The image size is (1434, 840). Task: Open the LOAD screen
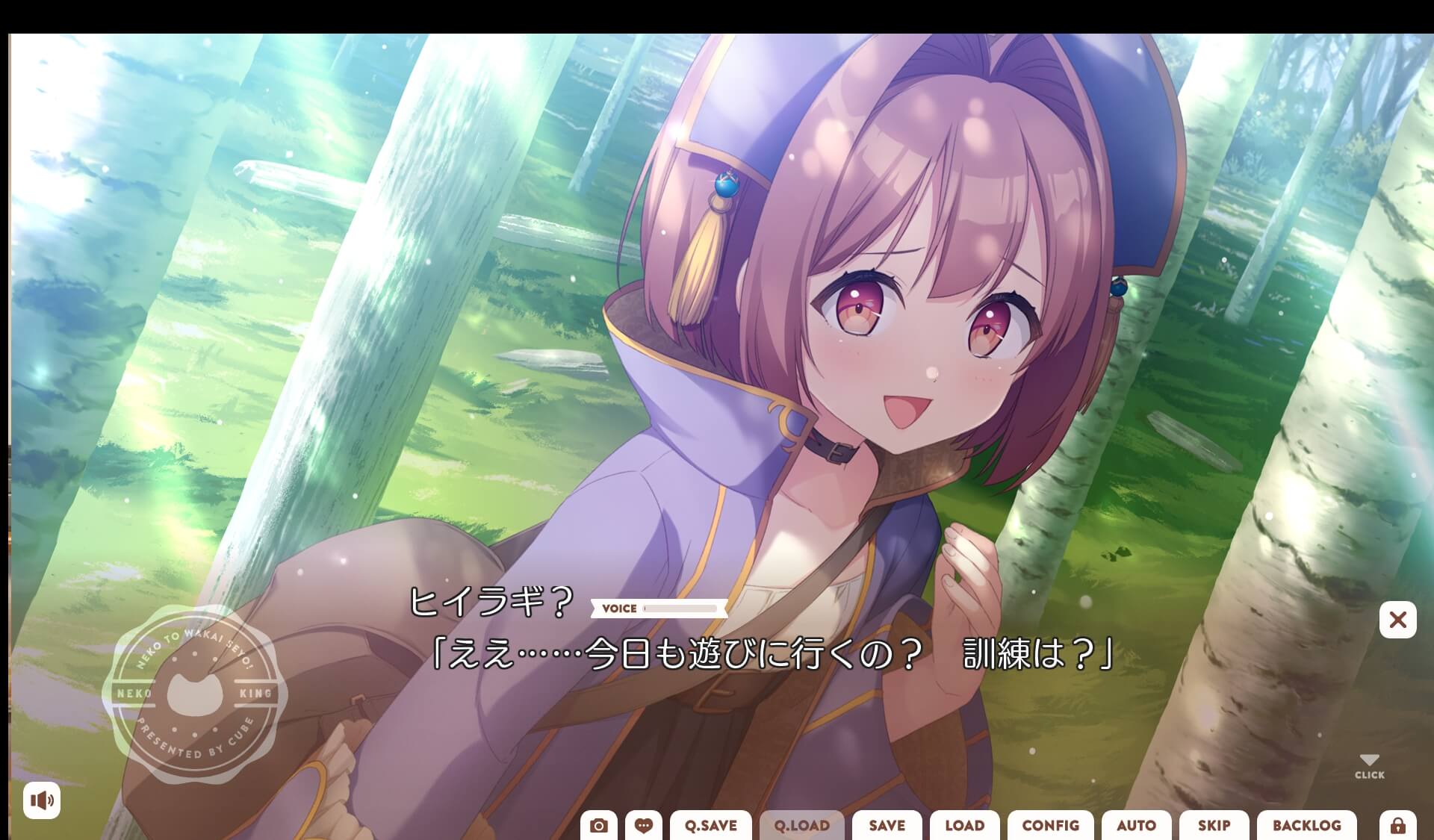pos(964,826)
